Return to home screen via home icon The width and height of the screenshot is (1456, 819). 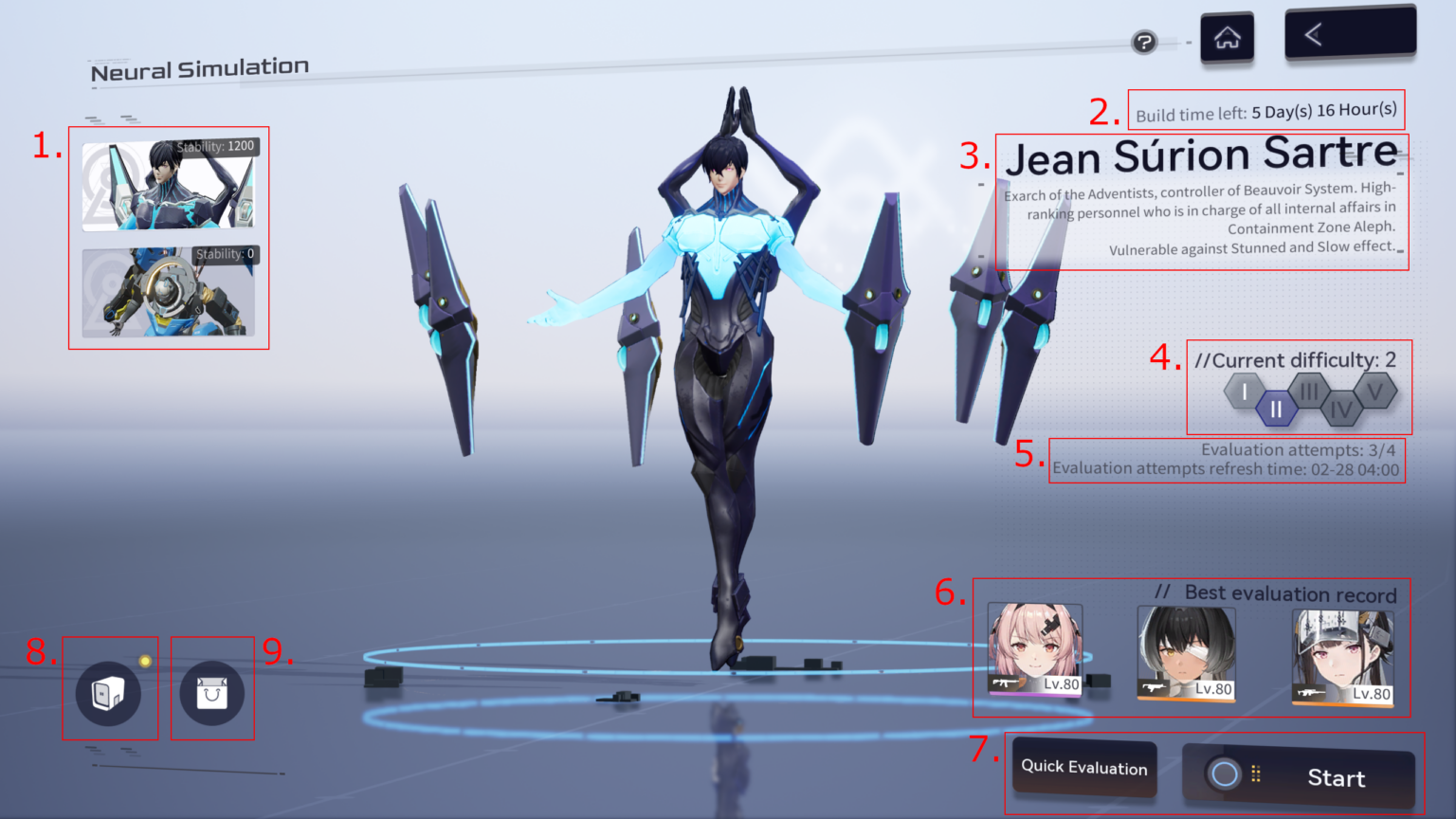tap(1227, 36)
